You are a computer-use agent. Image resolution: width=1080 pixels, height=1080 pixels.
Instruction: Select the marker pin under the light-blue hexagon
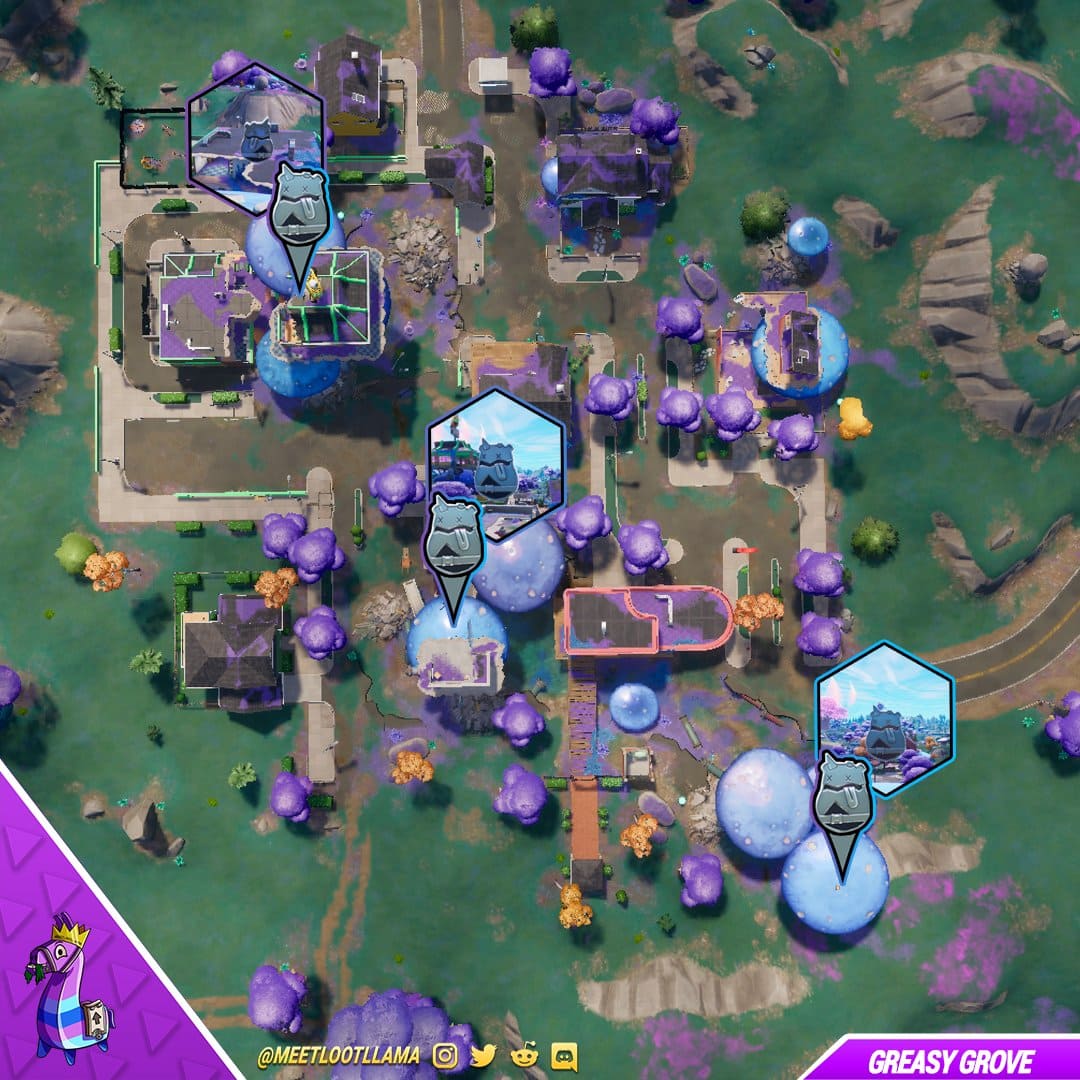point(842,802)
